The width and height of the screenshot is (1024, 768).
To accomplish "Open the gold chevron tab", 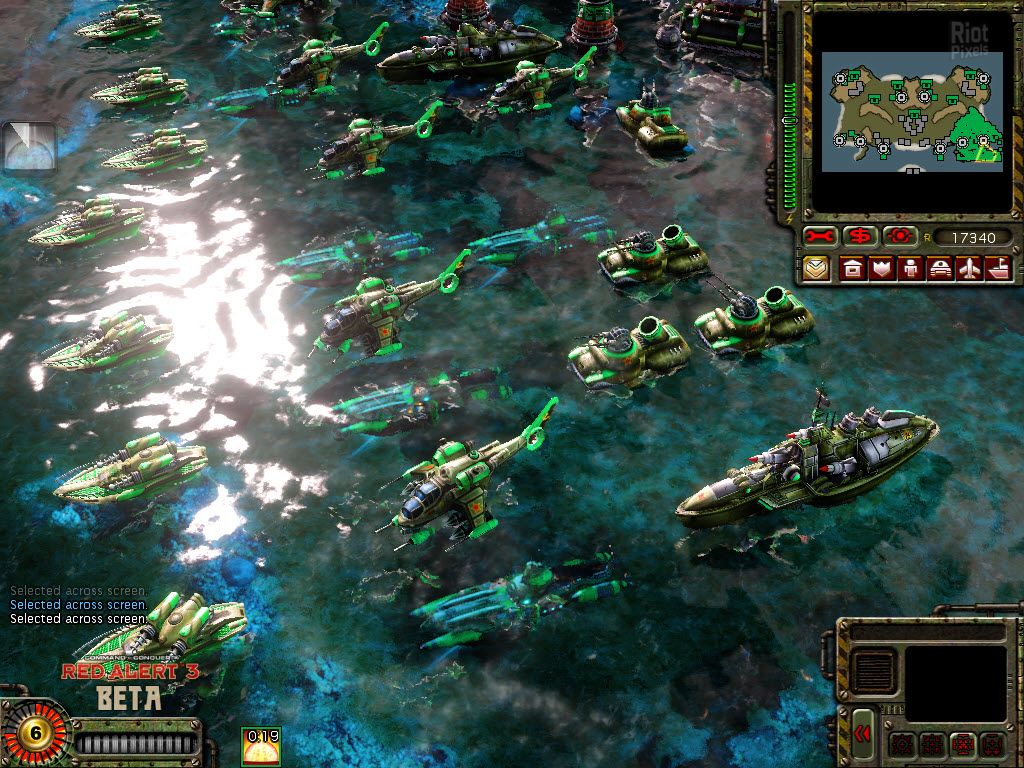I will click(816, 269).
